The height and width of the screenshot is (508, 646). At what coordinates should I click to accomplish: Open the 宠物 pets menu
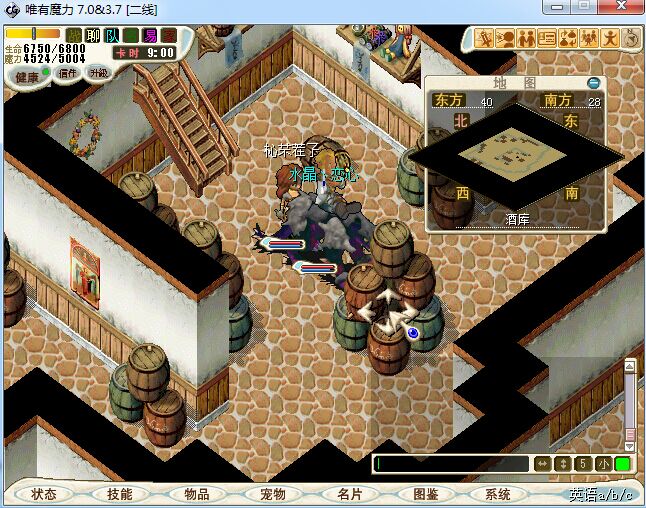tap(272, 494)
